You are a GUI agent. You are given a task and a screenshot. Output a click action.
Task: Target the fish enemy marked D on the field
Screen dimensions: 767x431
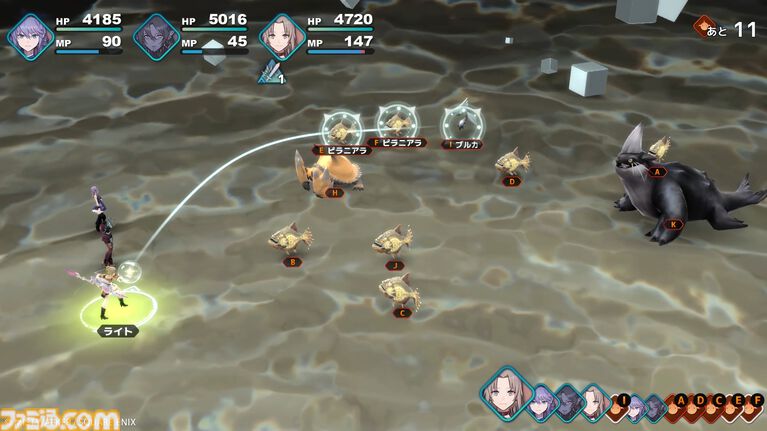point(512,162)
